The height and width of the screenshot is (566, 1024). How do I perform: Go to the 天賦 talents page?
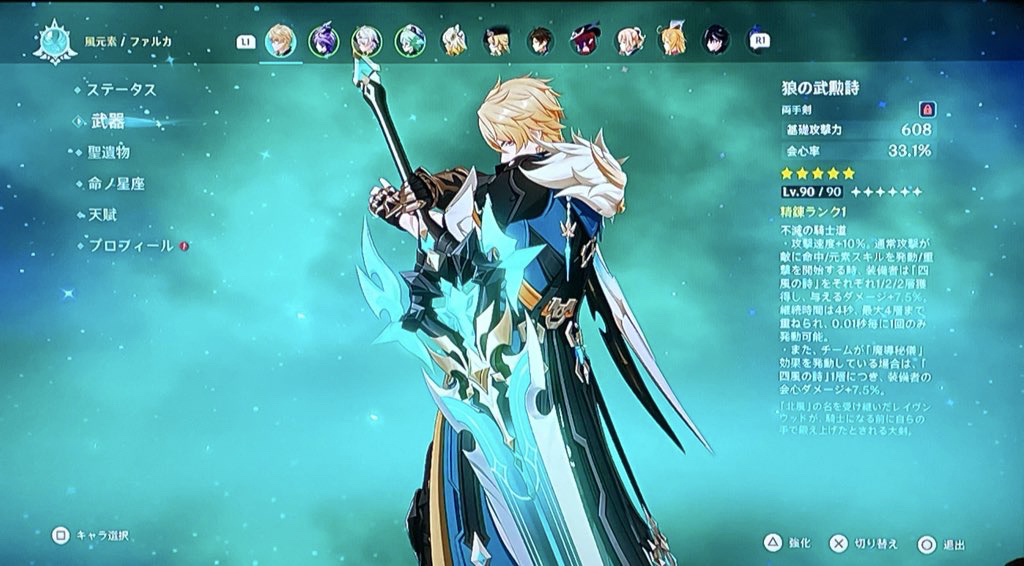(x=100, y=215)
